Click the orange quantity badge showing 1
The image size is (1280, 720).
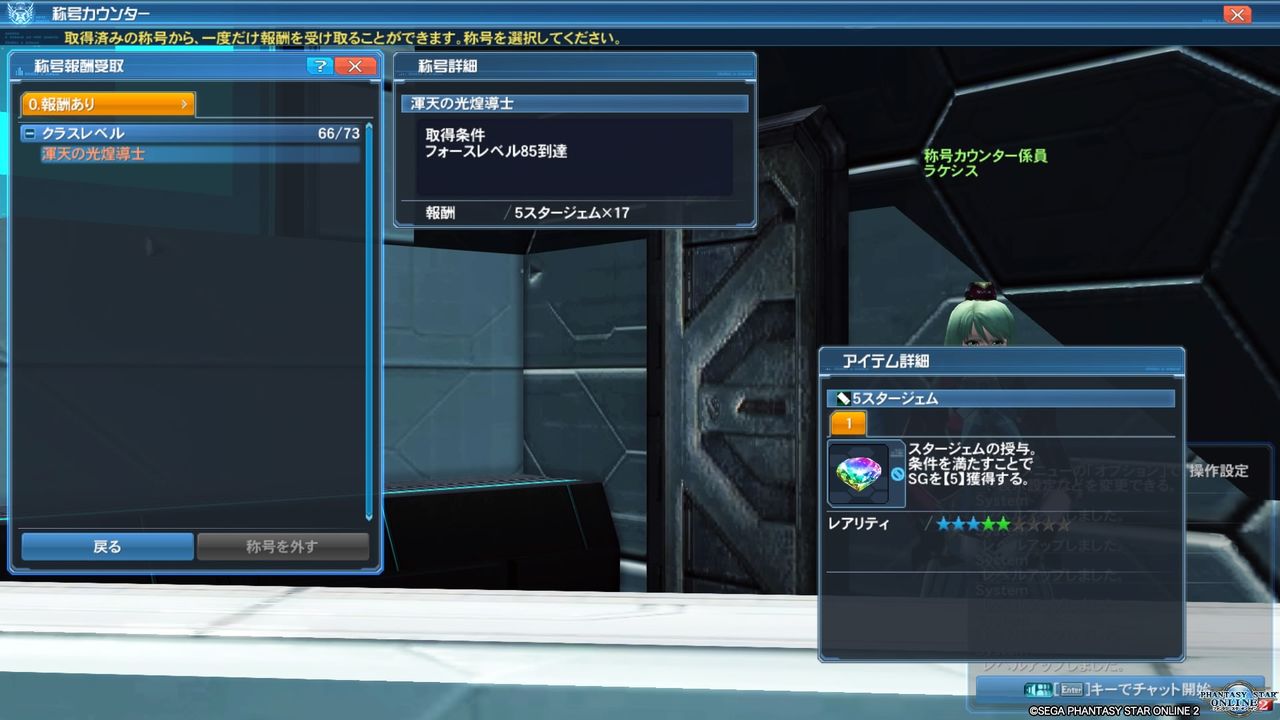pyautogui.click(x=847, y=423)
